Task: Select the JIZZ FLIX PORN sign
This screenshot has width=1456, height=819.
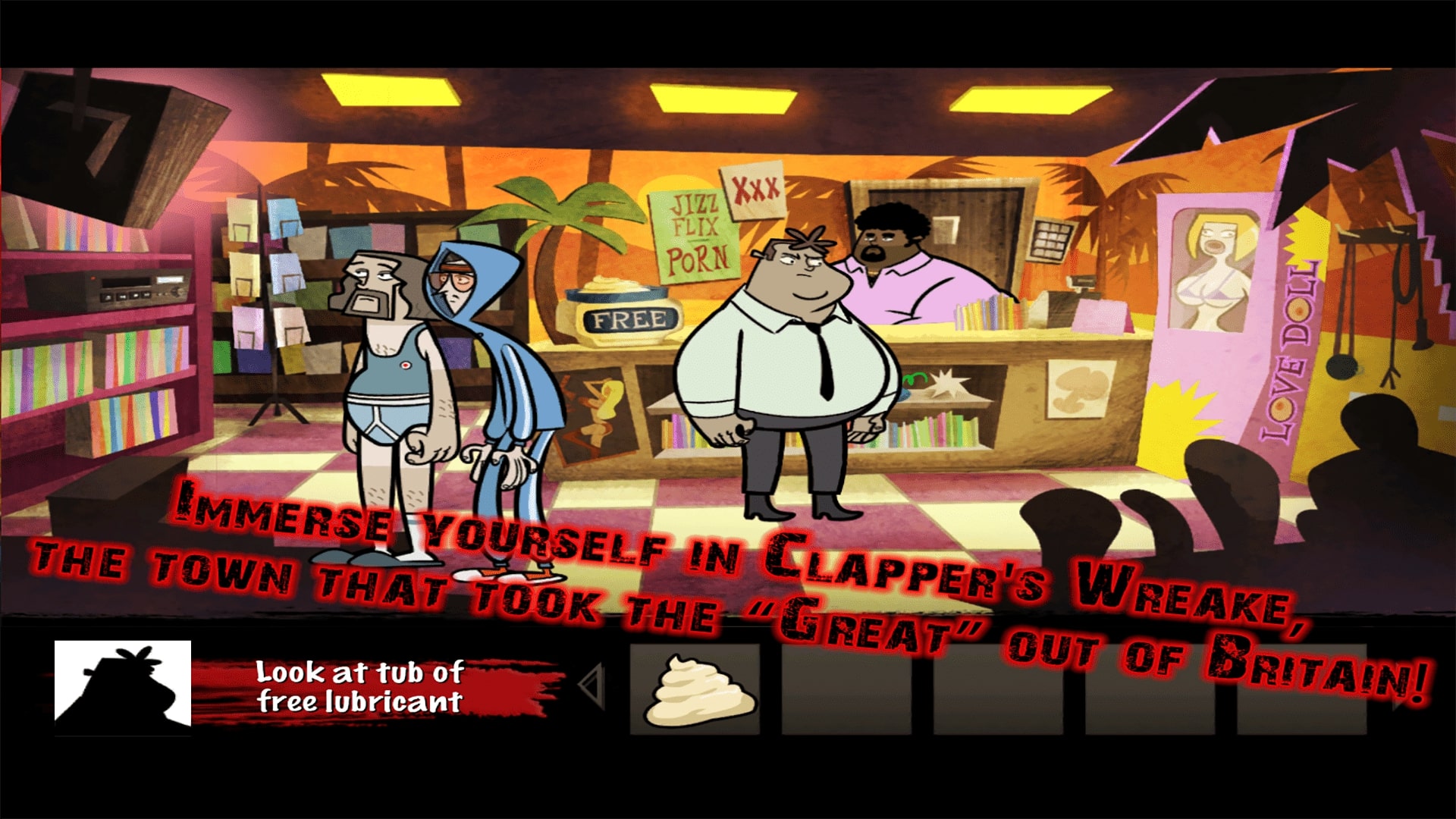Action: point(694,235)
